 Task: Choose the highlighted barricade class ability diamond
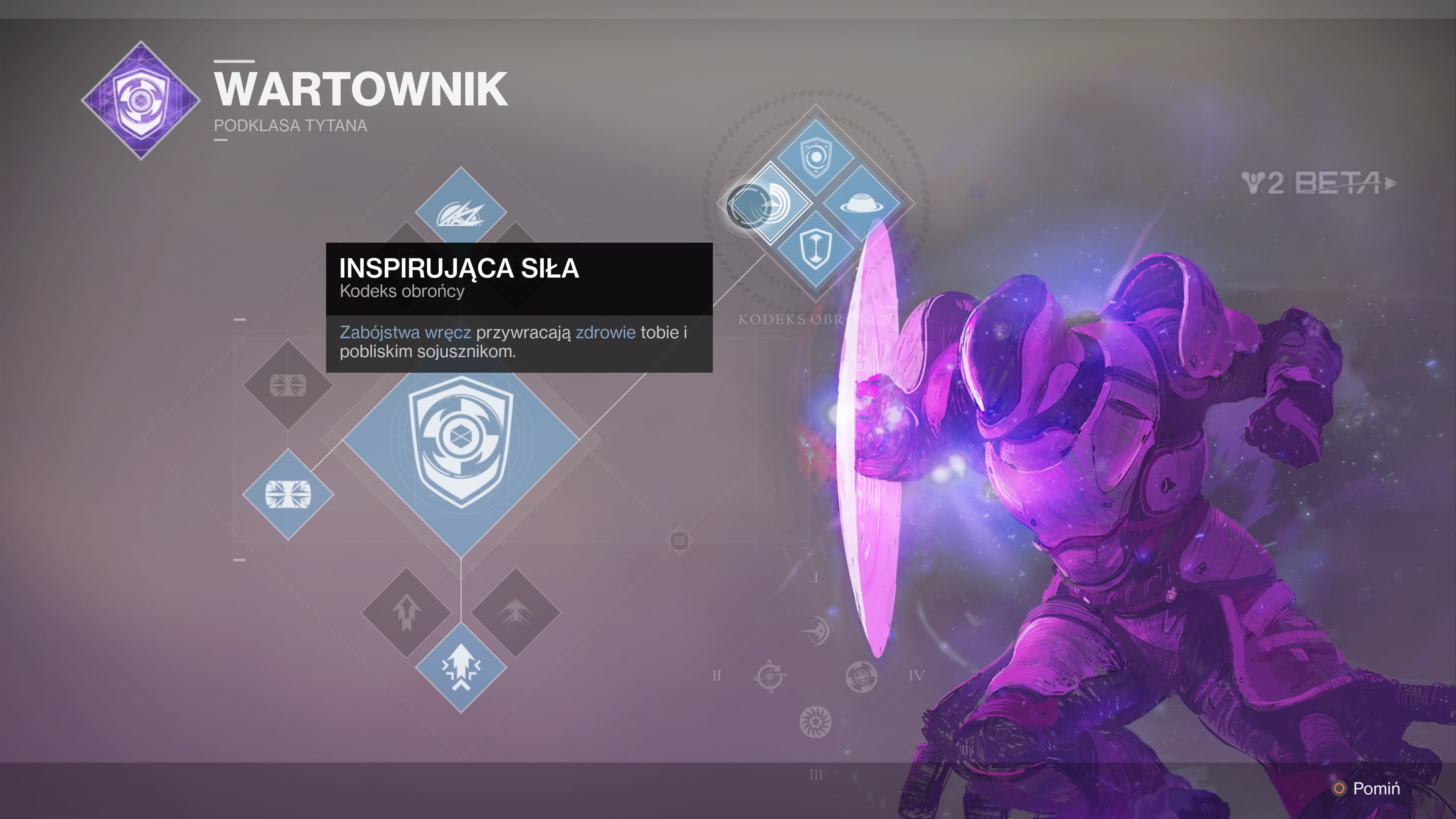click(288, 494)
